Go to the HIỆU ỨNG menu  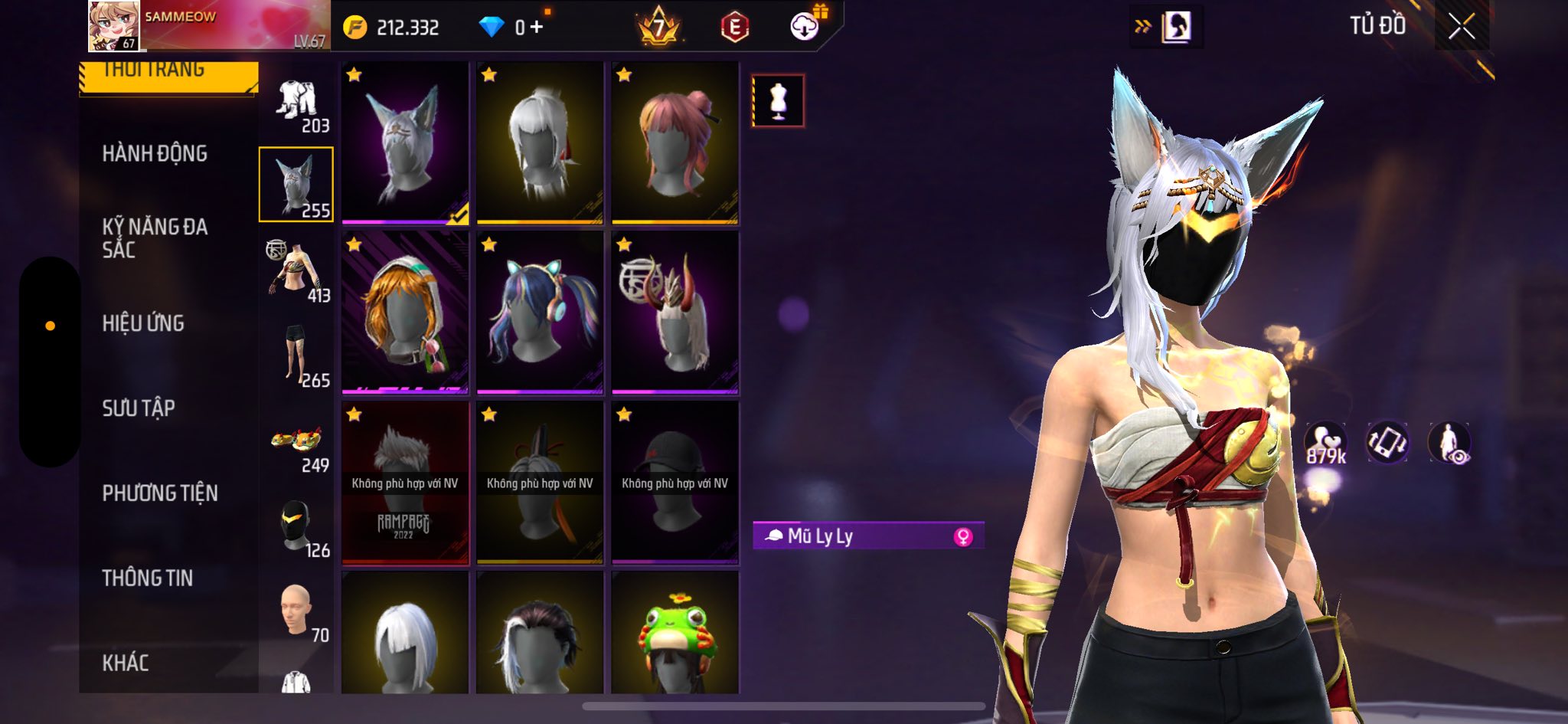pos(143,323)
